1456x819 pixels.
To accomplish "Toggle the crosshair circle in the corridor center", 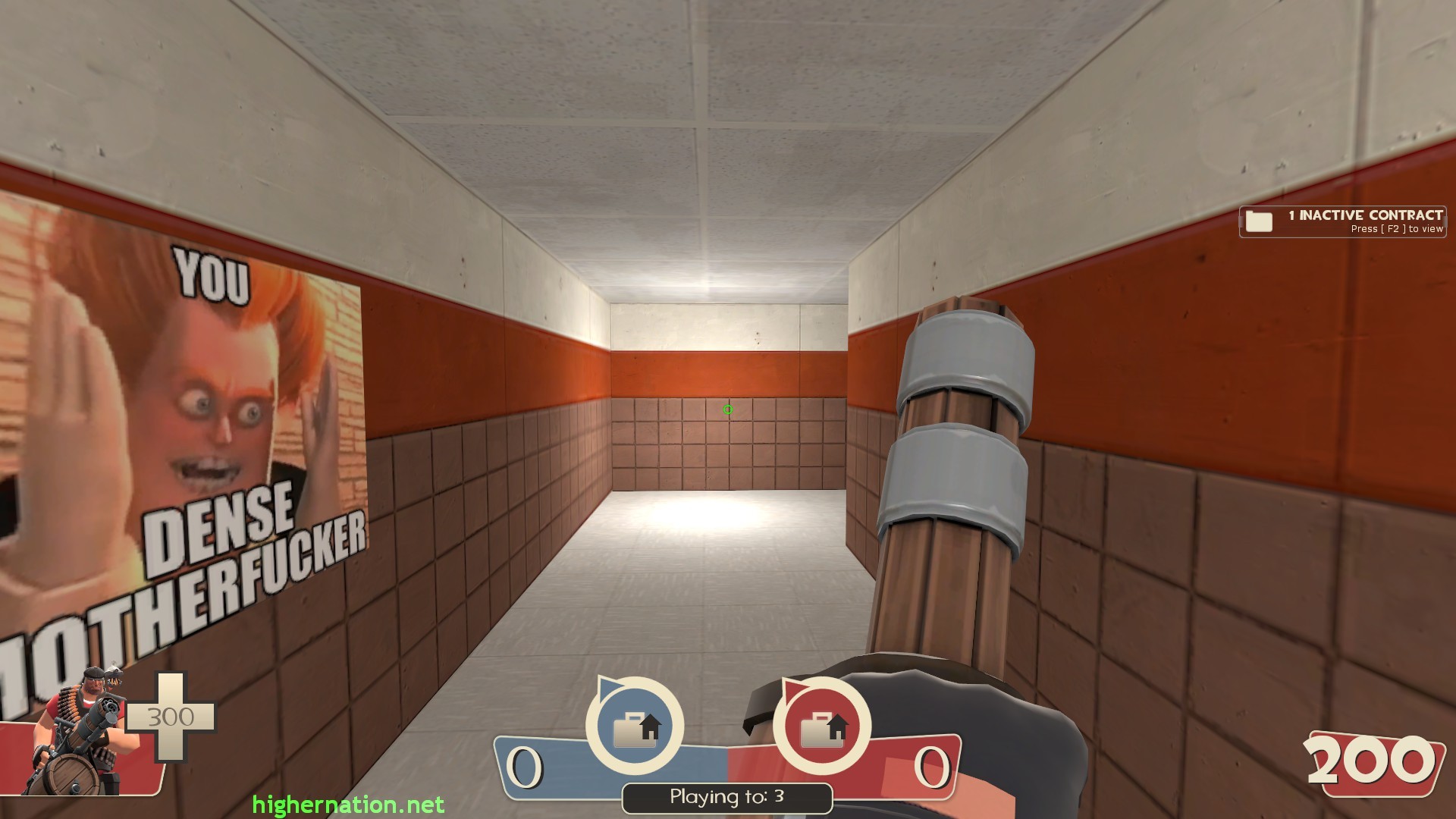I will (x=727, y=409).
